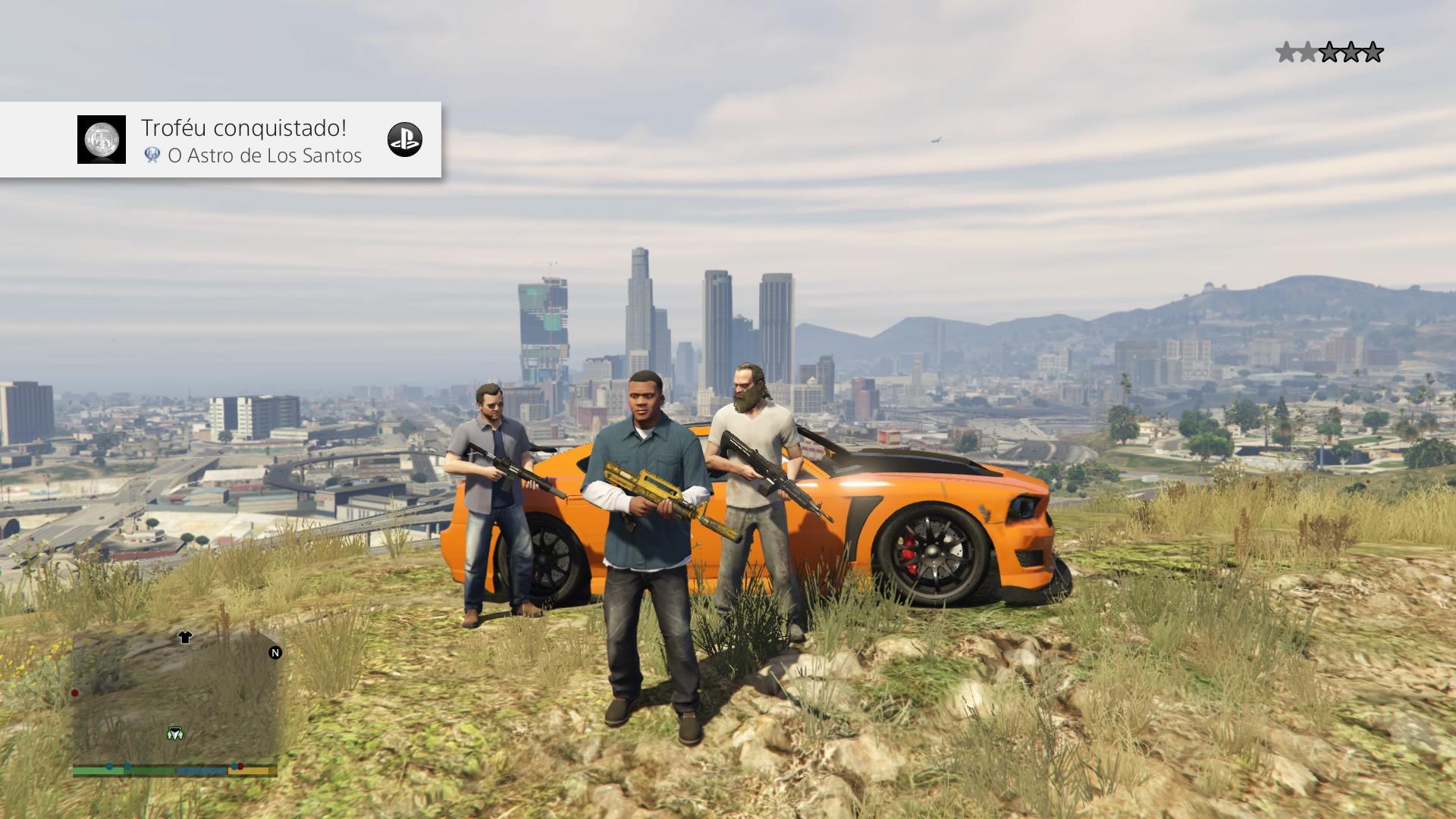
Task: Select the black objective marker atop the minimap
Action: tap(185, 638)
